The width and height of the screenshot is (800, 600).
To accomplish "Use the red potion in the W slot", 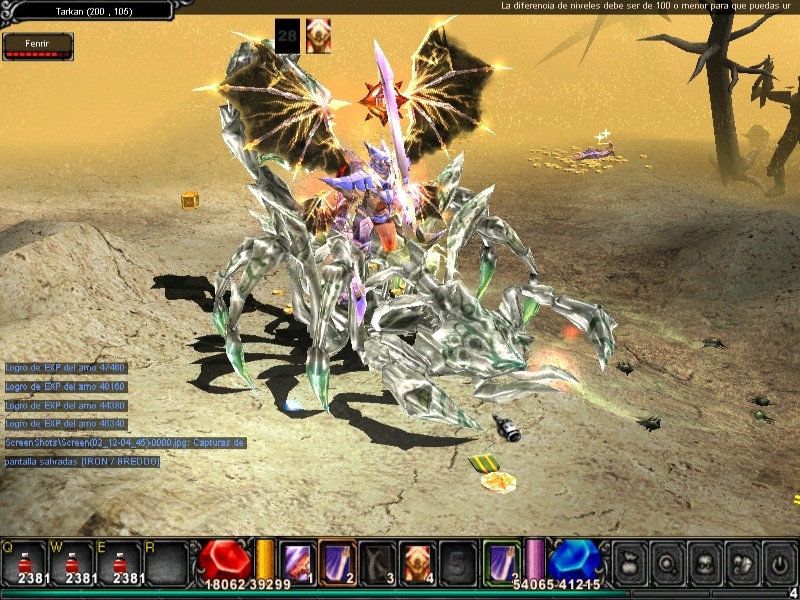I will pos(70,561).
